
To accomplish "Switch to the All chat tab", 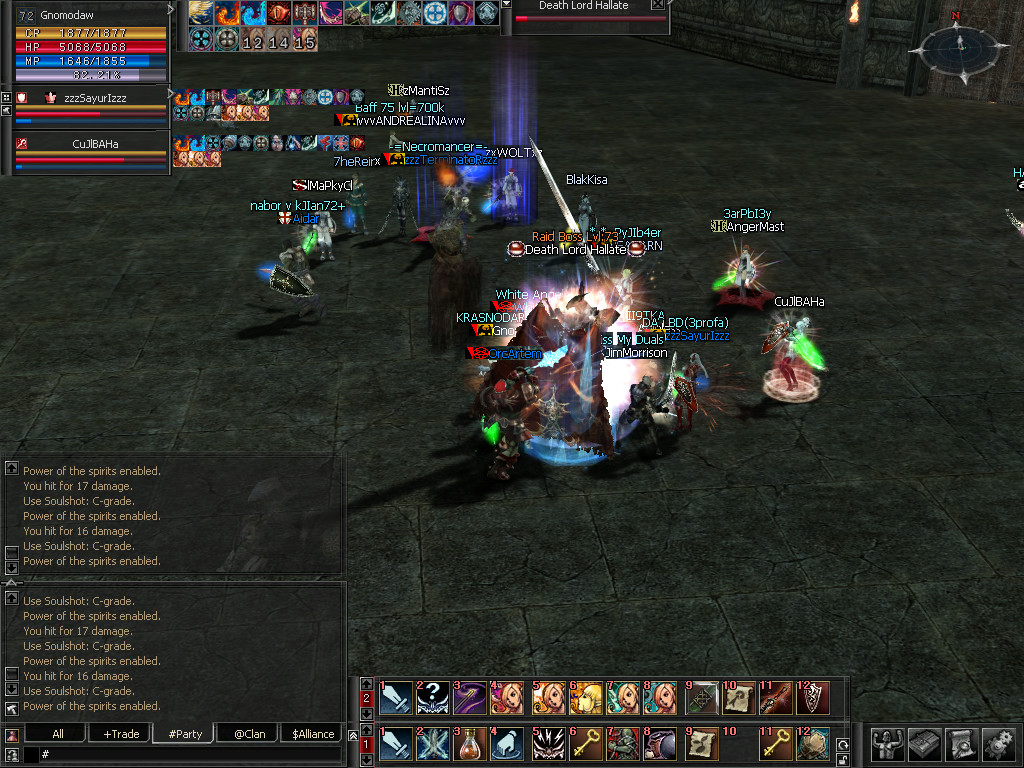I will coord(58,734).
